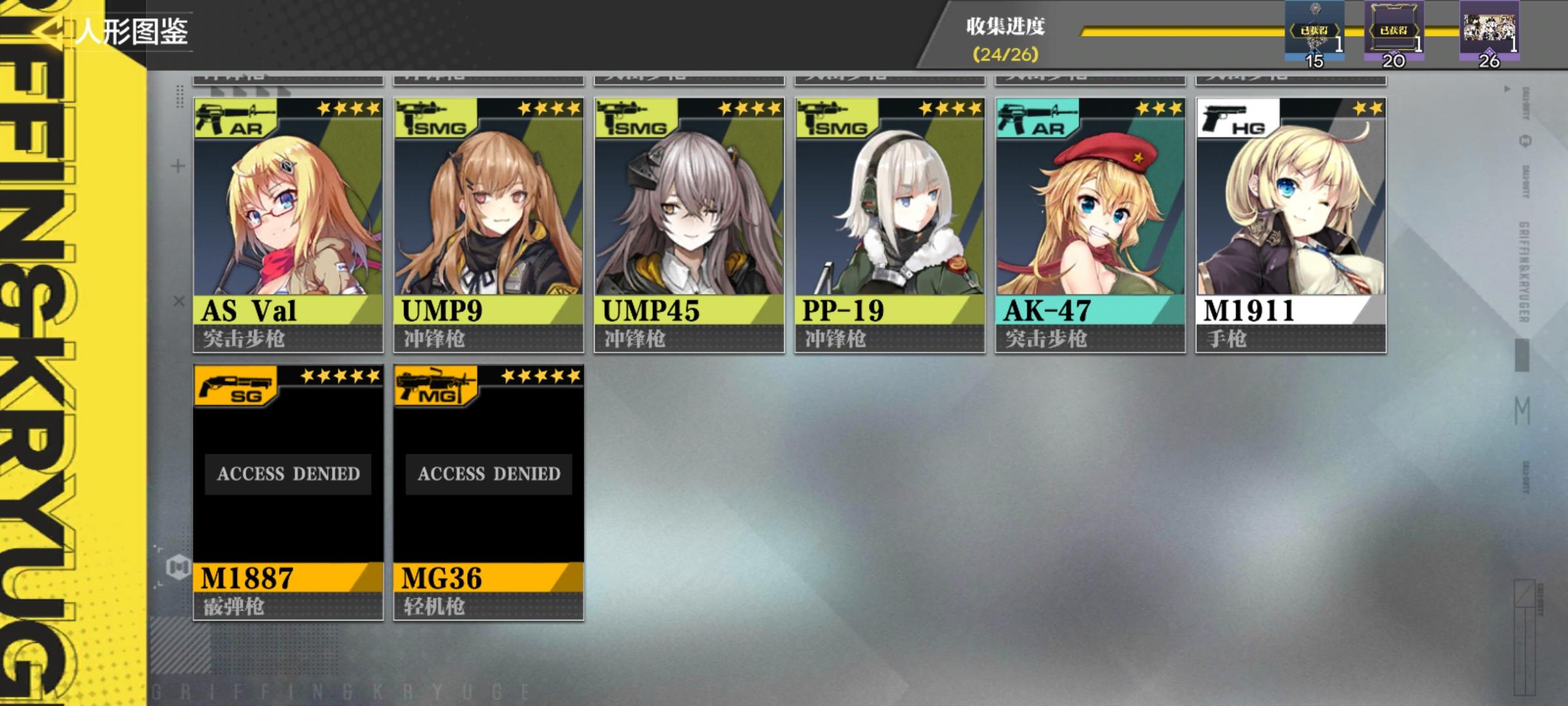Click the ACCESS DENIED panel on M1887's card

pyautogui.click(x=287, y=475)
